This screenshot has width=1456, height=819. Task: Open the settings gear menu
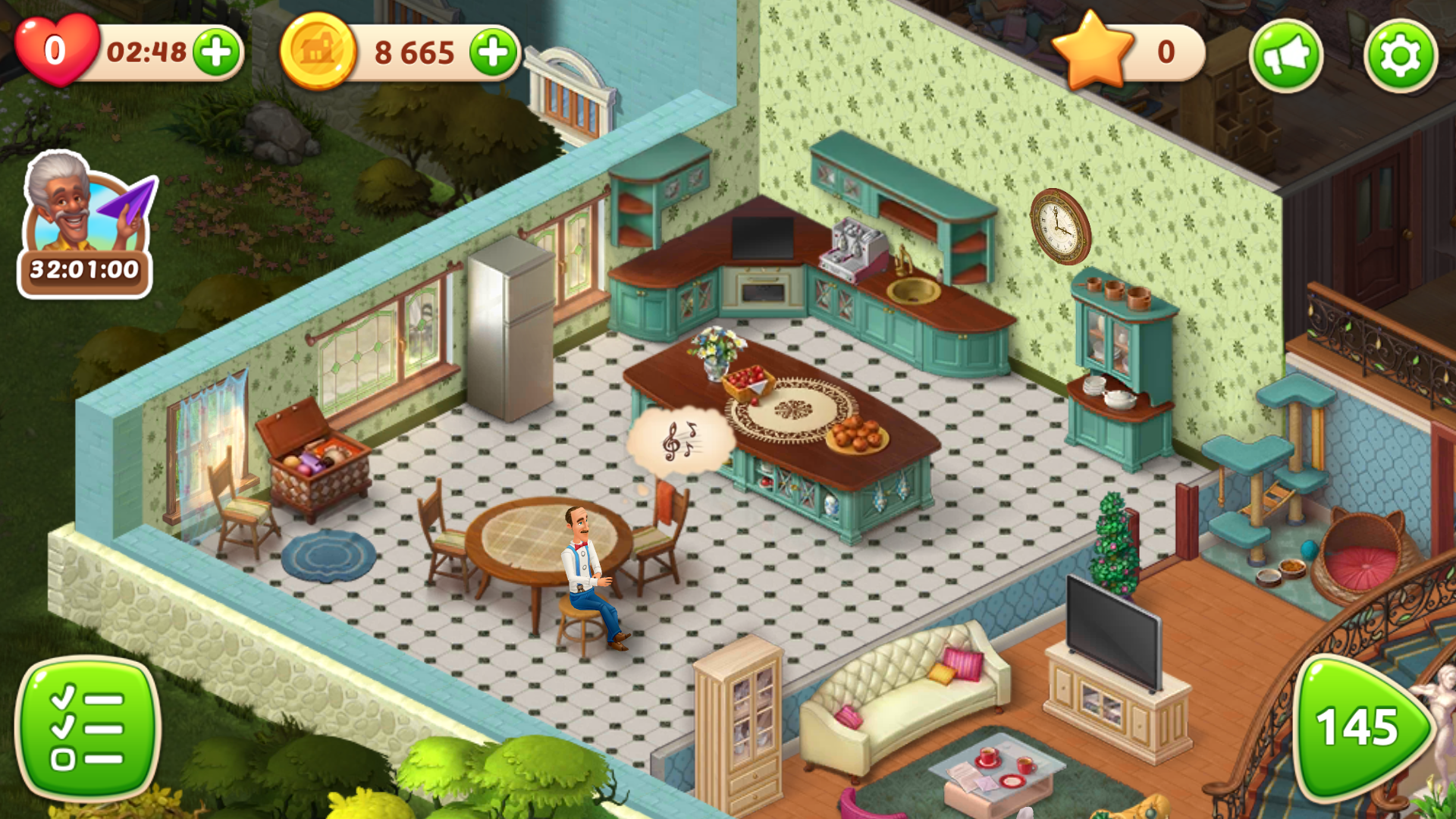click(1400, 55)
